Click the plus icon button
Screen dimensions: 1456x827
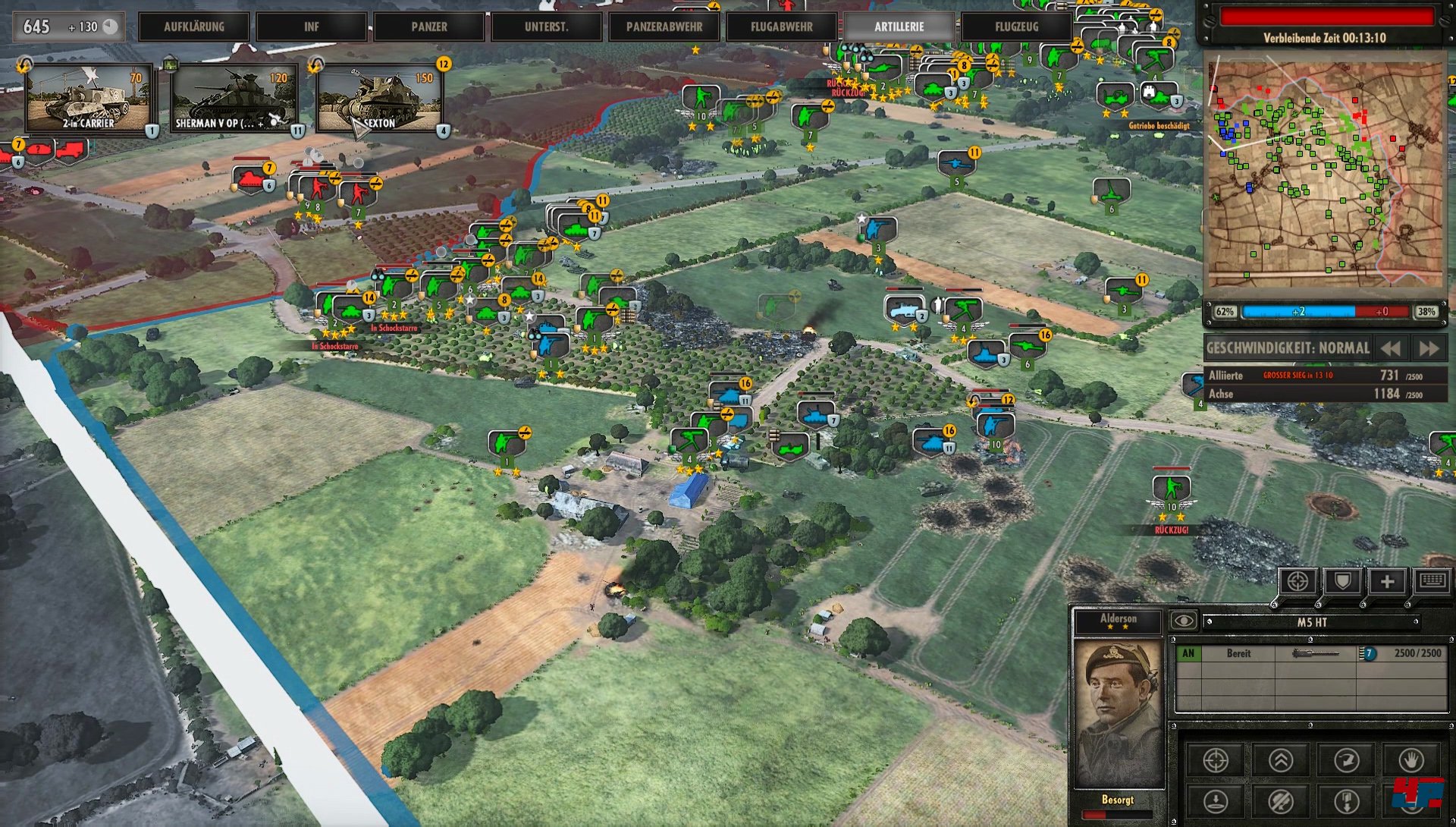coord(1387,582)
